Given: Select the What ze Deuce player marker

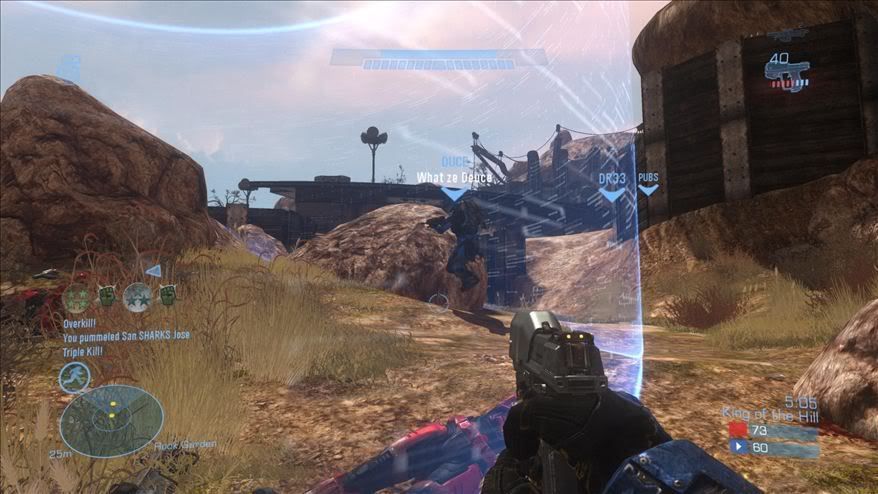Looking at the screenshot, I should click(454, 194).
